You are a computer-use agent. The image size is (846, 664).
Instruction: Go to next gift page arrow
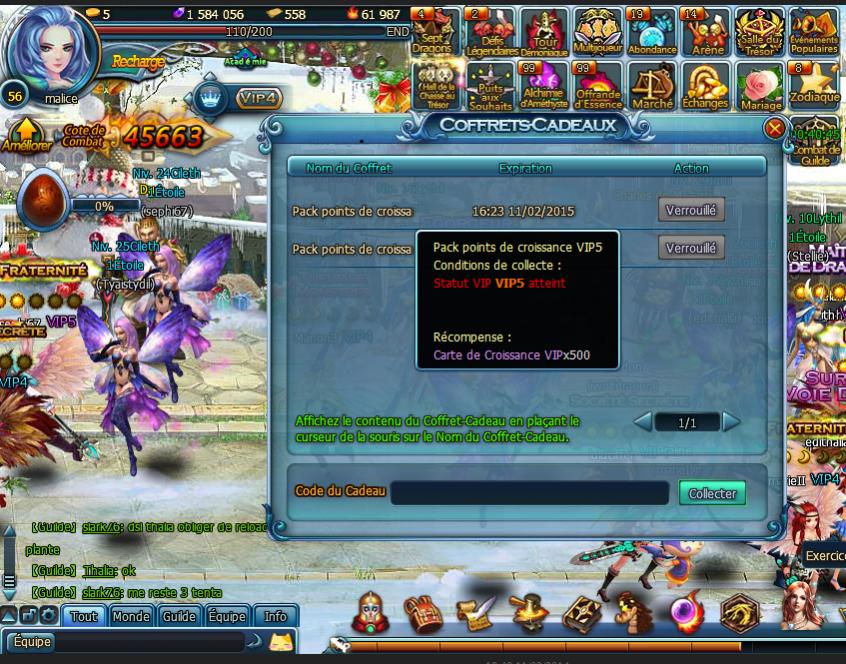click(732, 422)
